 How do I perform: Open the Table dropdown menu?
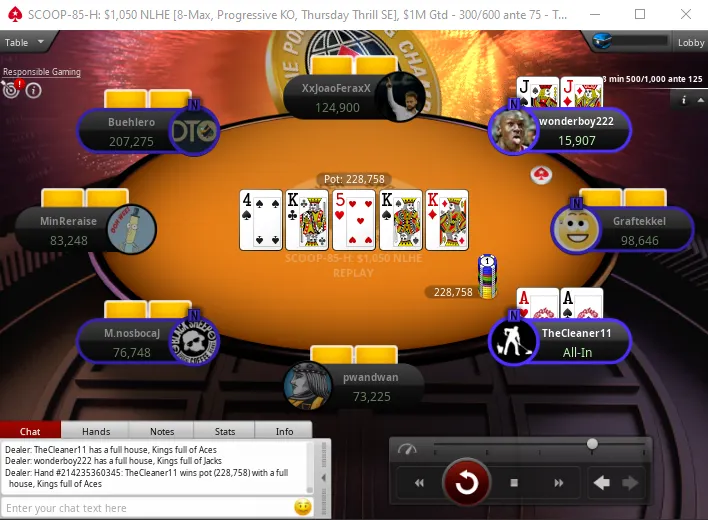coord(24,42)
